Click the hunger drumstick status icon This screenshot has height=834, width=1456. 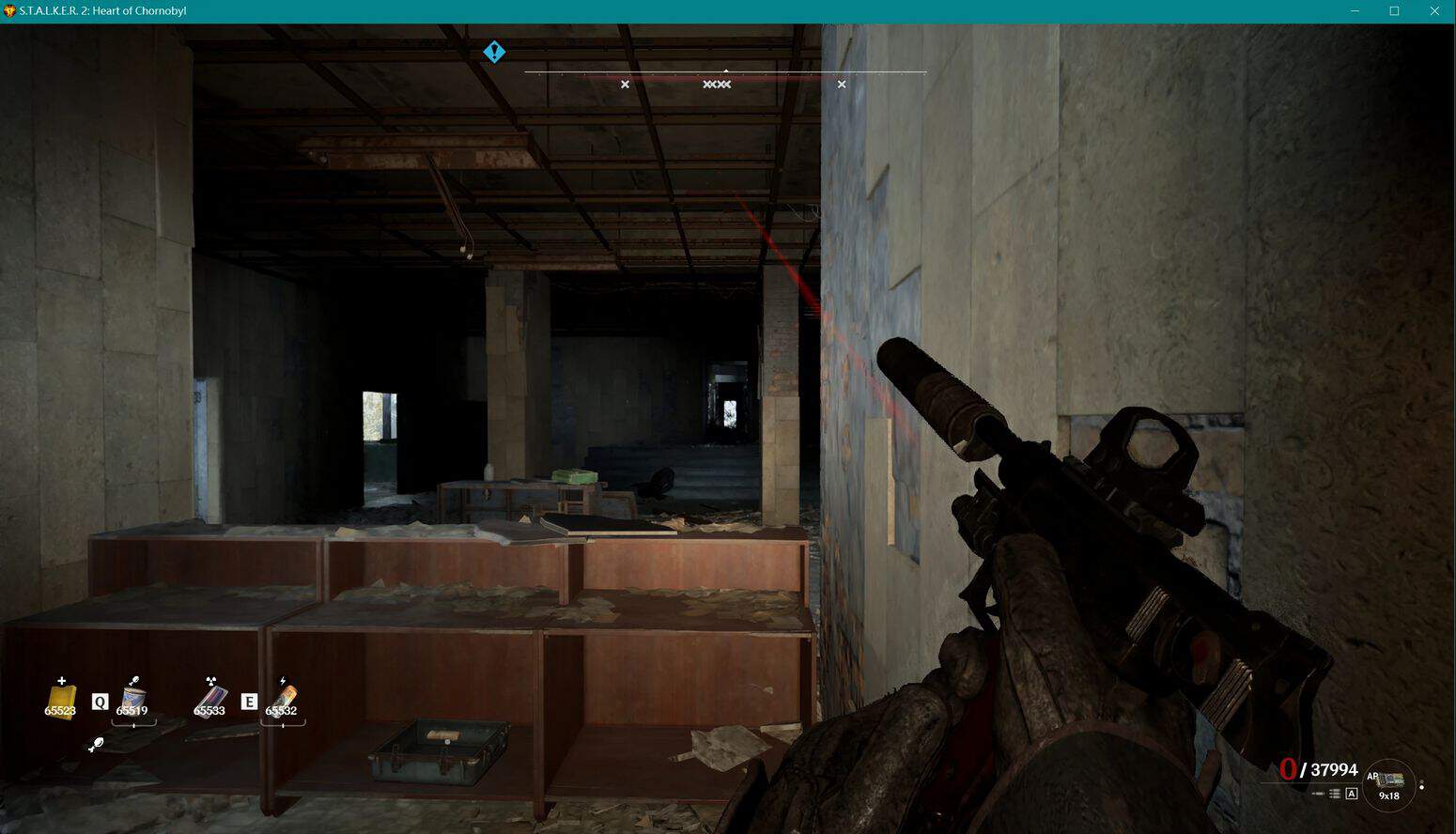[x=97, y=745]
